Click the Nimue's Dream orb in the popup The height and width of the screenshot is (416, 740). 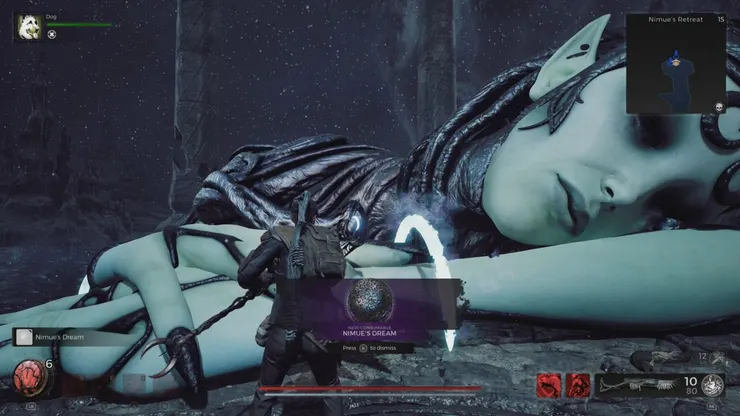coord(368,300)
